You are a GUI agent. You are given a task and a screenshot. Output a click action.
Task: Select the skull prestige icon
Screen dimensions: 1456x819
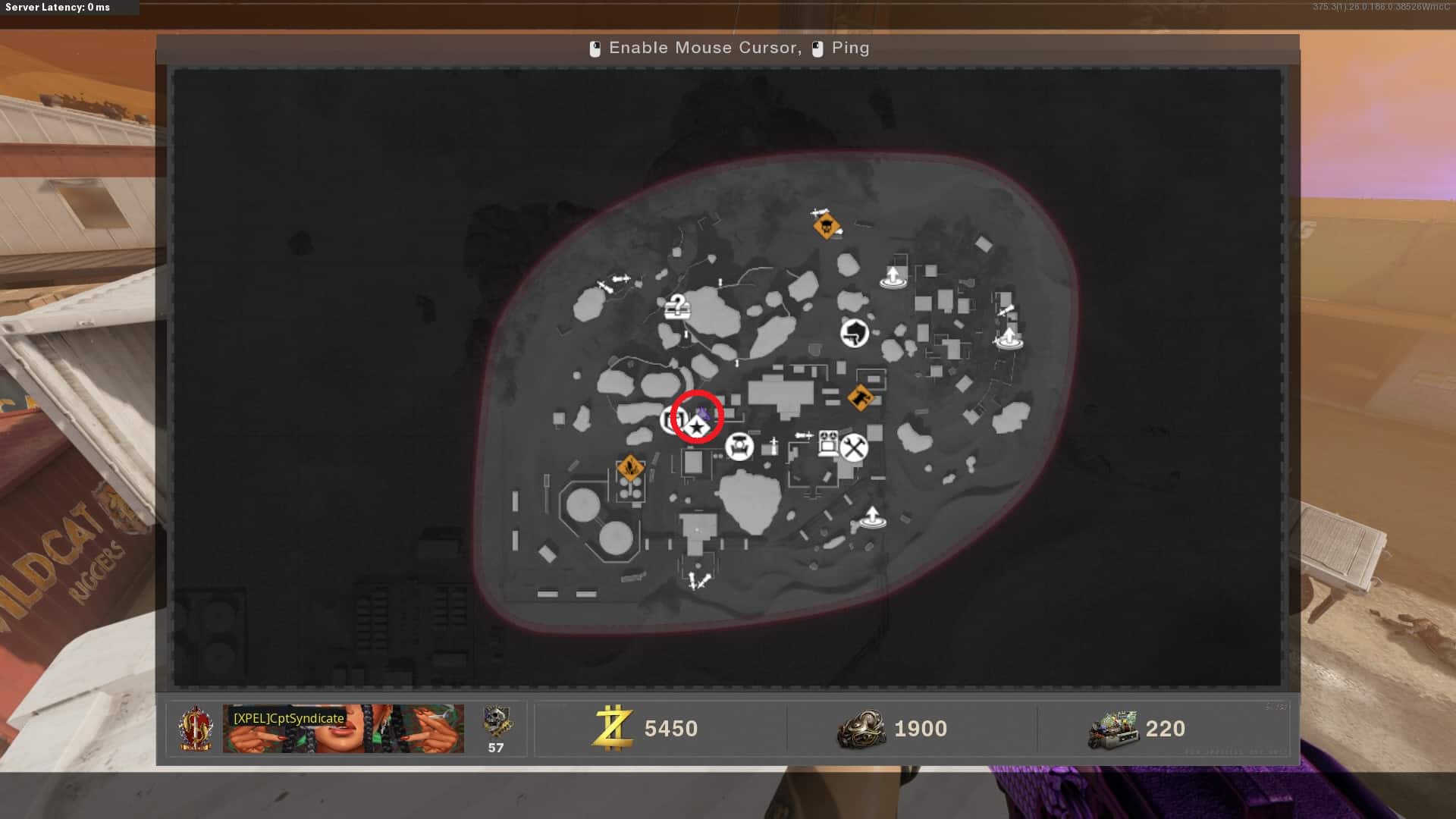point(497,722)
